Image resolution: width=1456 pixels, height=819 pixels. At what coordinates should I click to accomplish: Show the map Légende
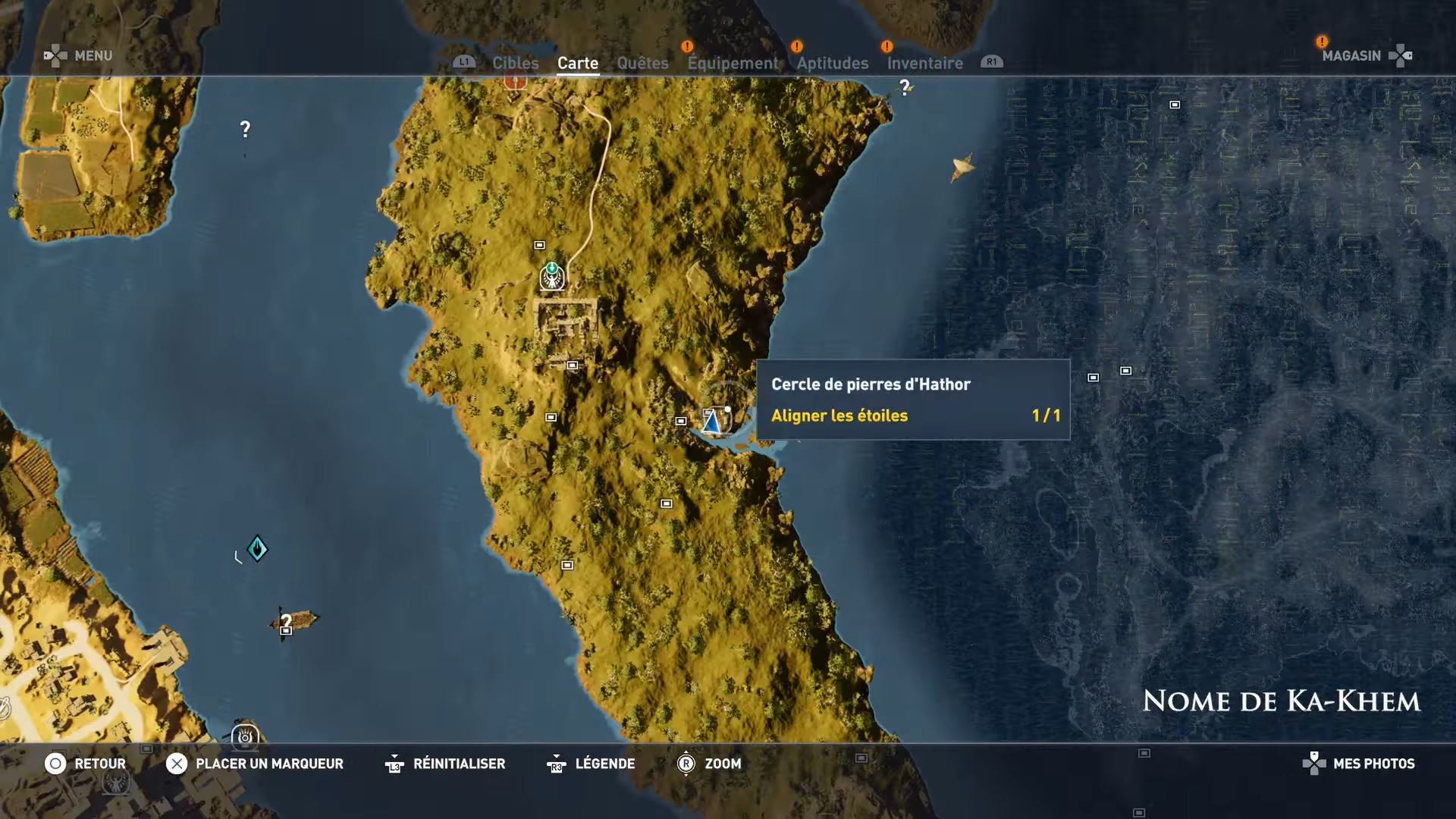(604, 764)
